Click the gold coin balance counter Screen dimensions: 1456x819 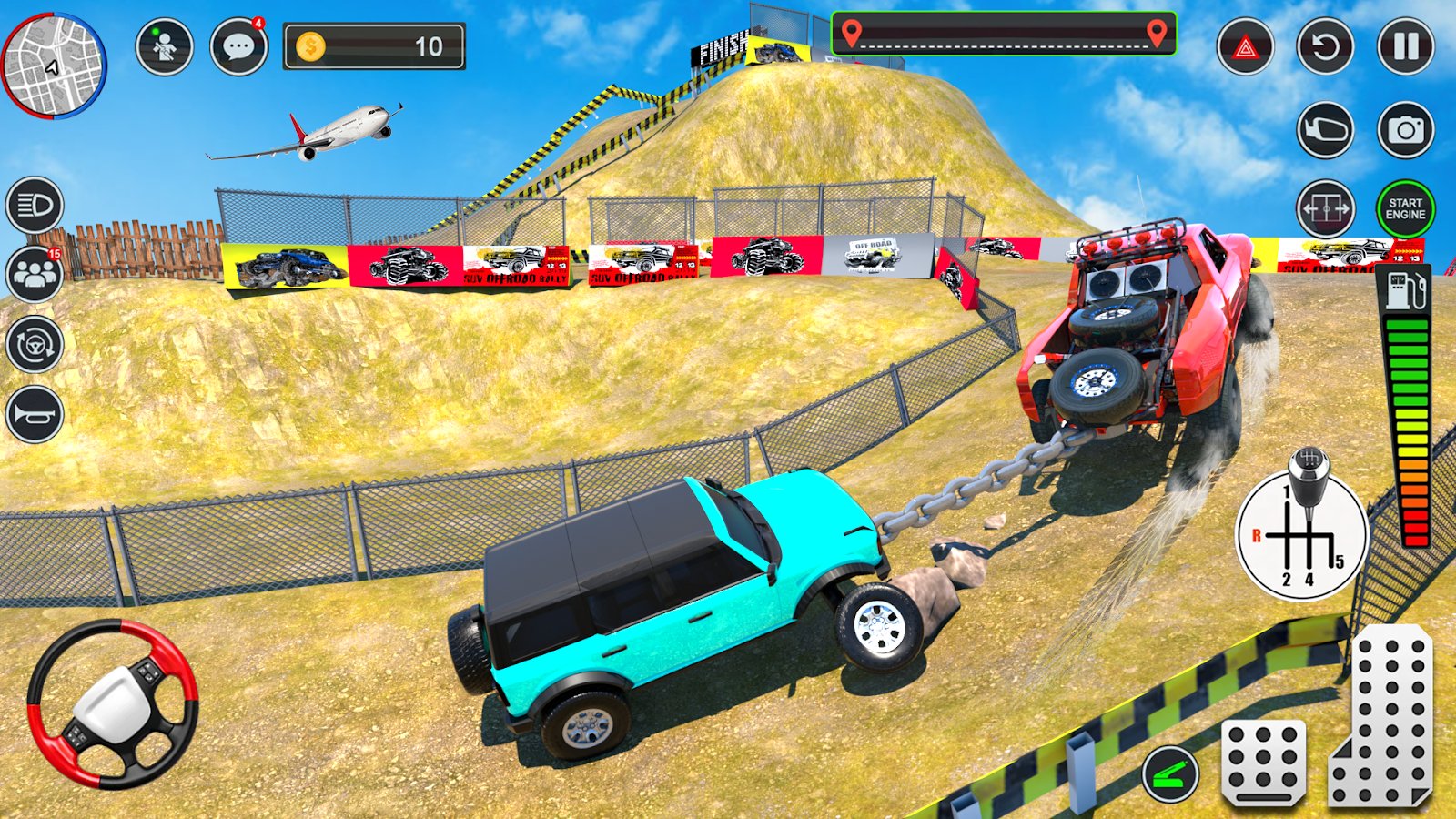point(374,46)
